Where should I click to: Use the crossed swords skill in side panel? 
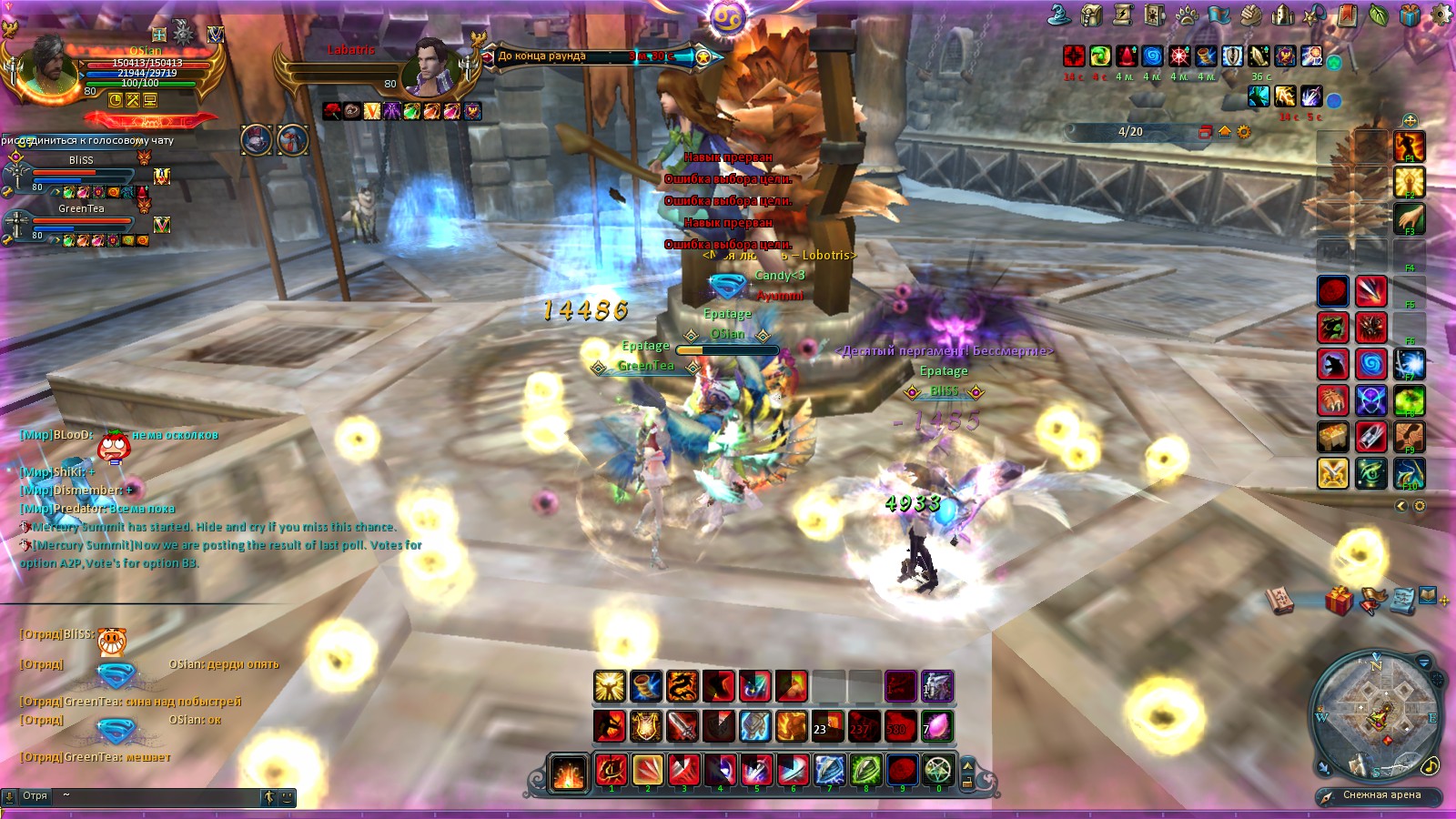[1333, 473]
